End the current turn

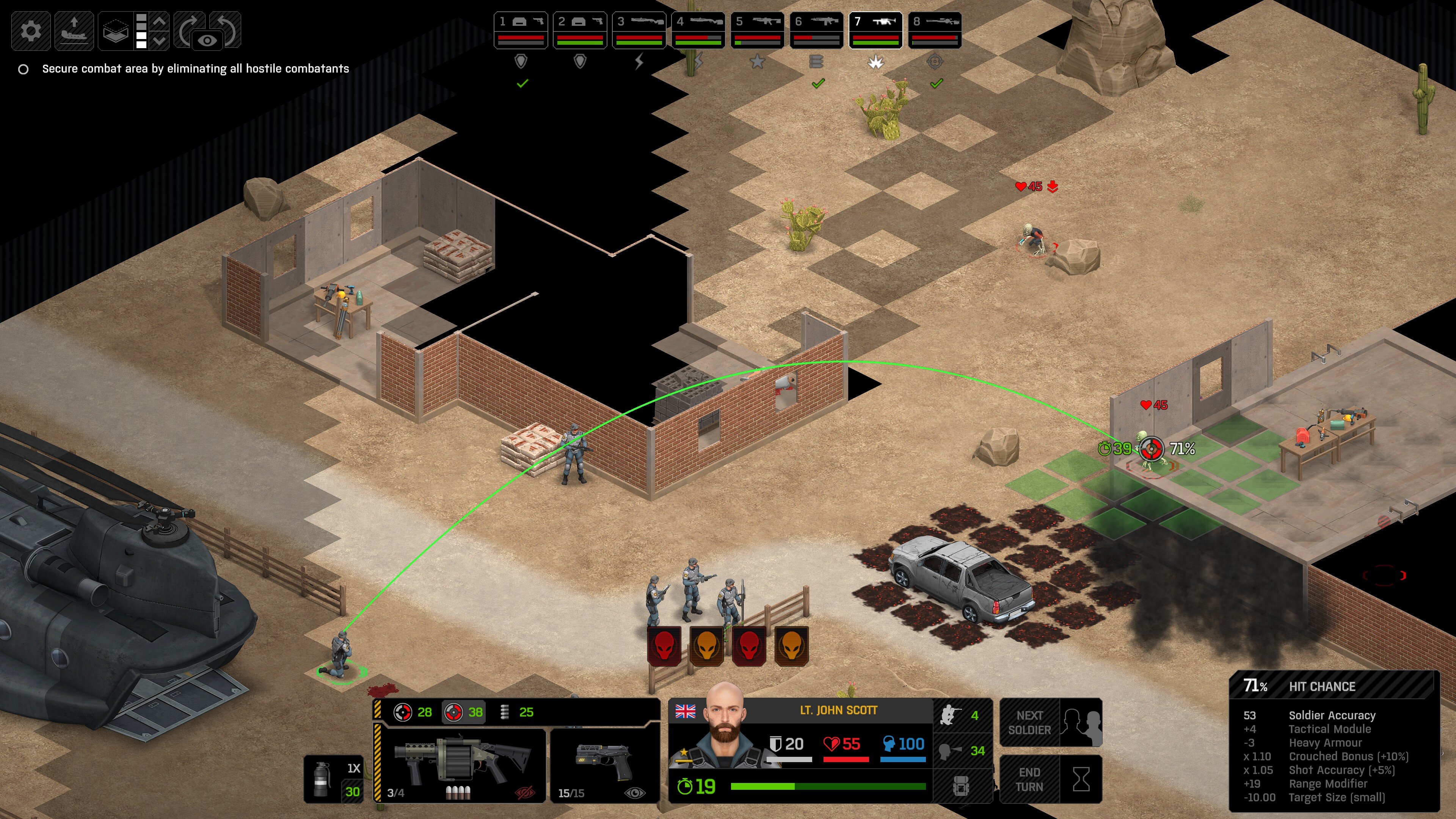(1051, 780)
